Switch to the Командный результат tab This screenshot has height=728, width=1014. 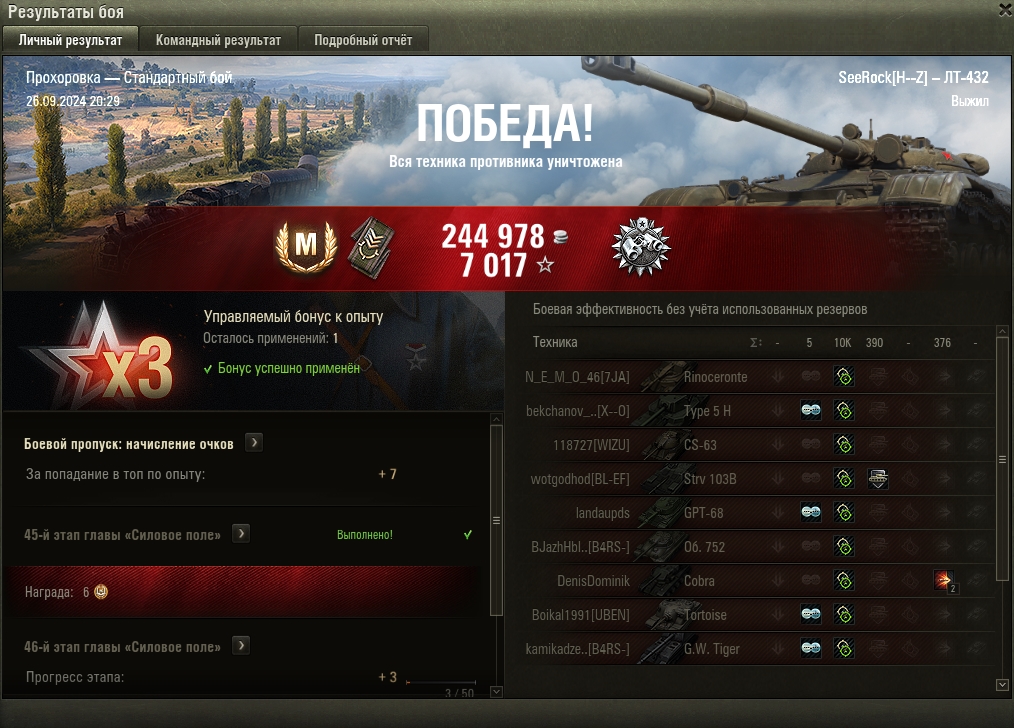(217, 40)
